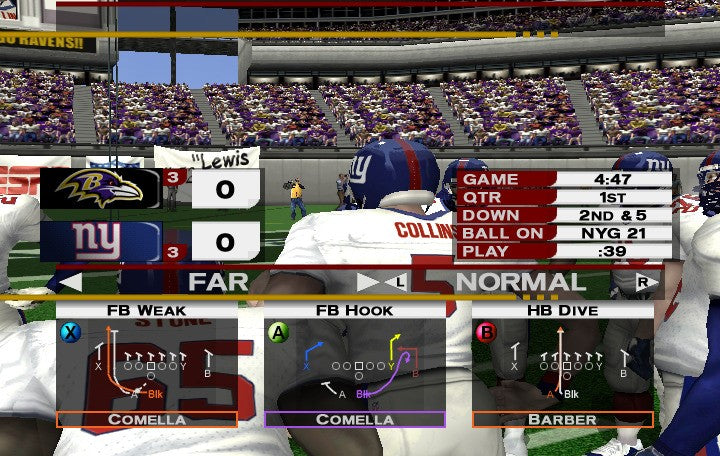Select the FAR formation label
The height and width of the screenshot is (456, 720).
(x=218, y=282)
